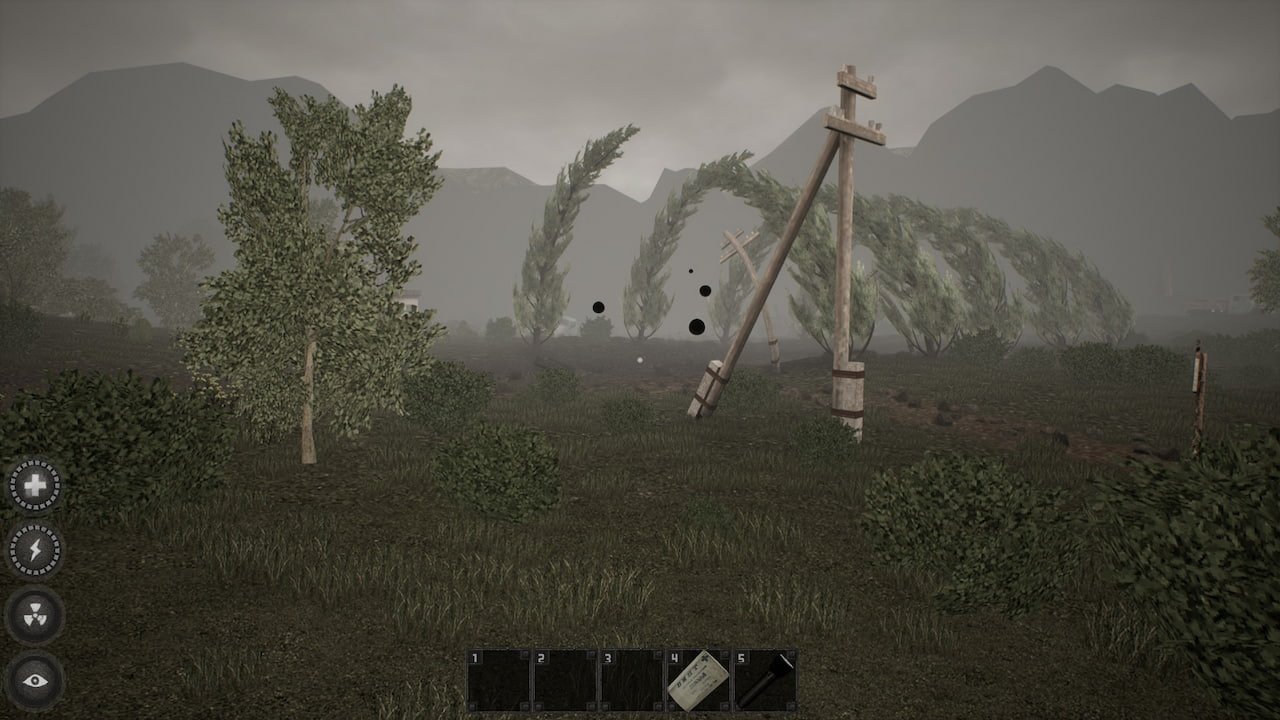This screenshot has height=720, width=1280.
Task: Click the eye visibility icon
Action: [x=35, y=680]
